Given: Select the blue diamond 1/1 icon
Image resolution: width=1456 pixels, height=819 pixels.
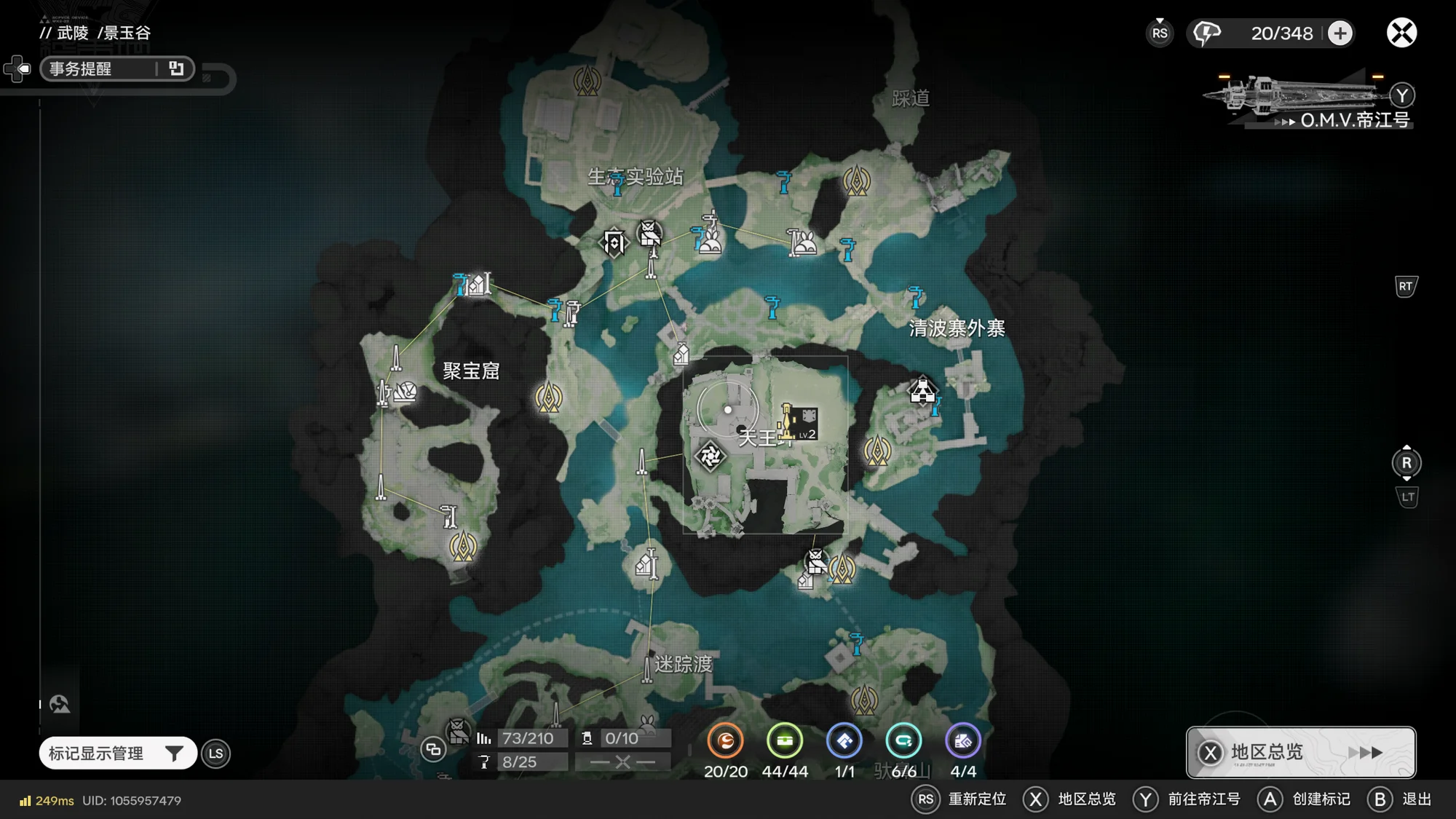Looking at the screenshot, I should tap(844, 741).
